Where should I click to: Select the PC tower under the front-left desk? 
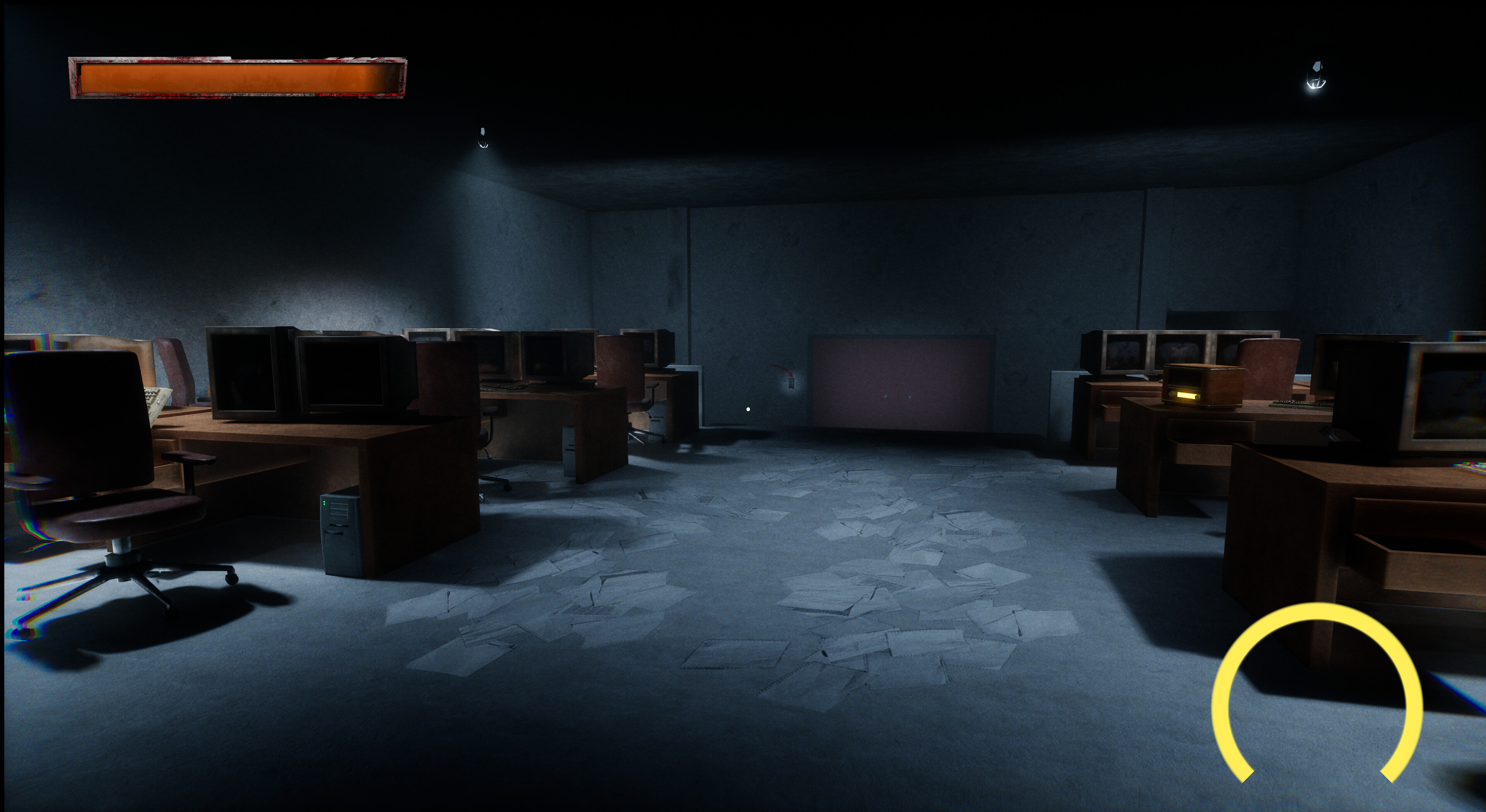point(340,536)
